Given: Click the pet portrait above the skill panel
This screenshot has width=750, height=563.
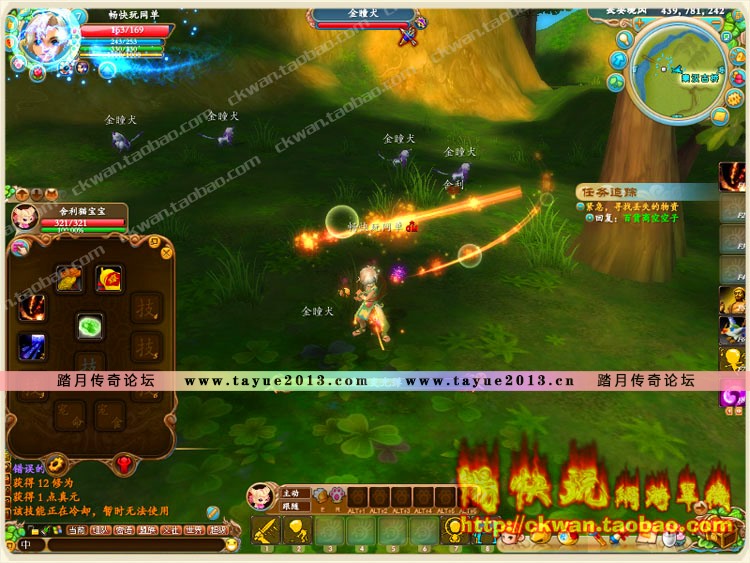Looking at the screenshot, I should click(x=24, y=217).
